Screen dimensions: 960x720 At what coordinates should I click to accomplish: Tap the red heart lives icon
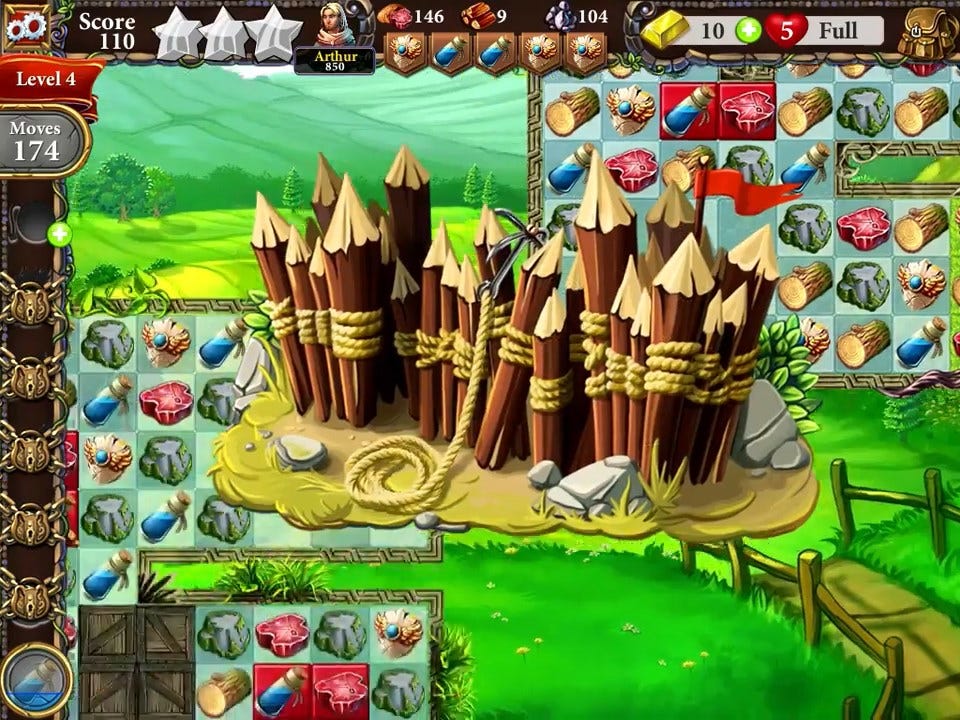click(x=786, y=30)
